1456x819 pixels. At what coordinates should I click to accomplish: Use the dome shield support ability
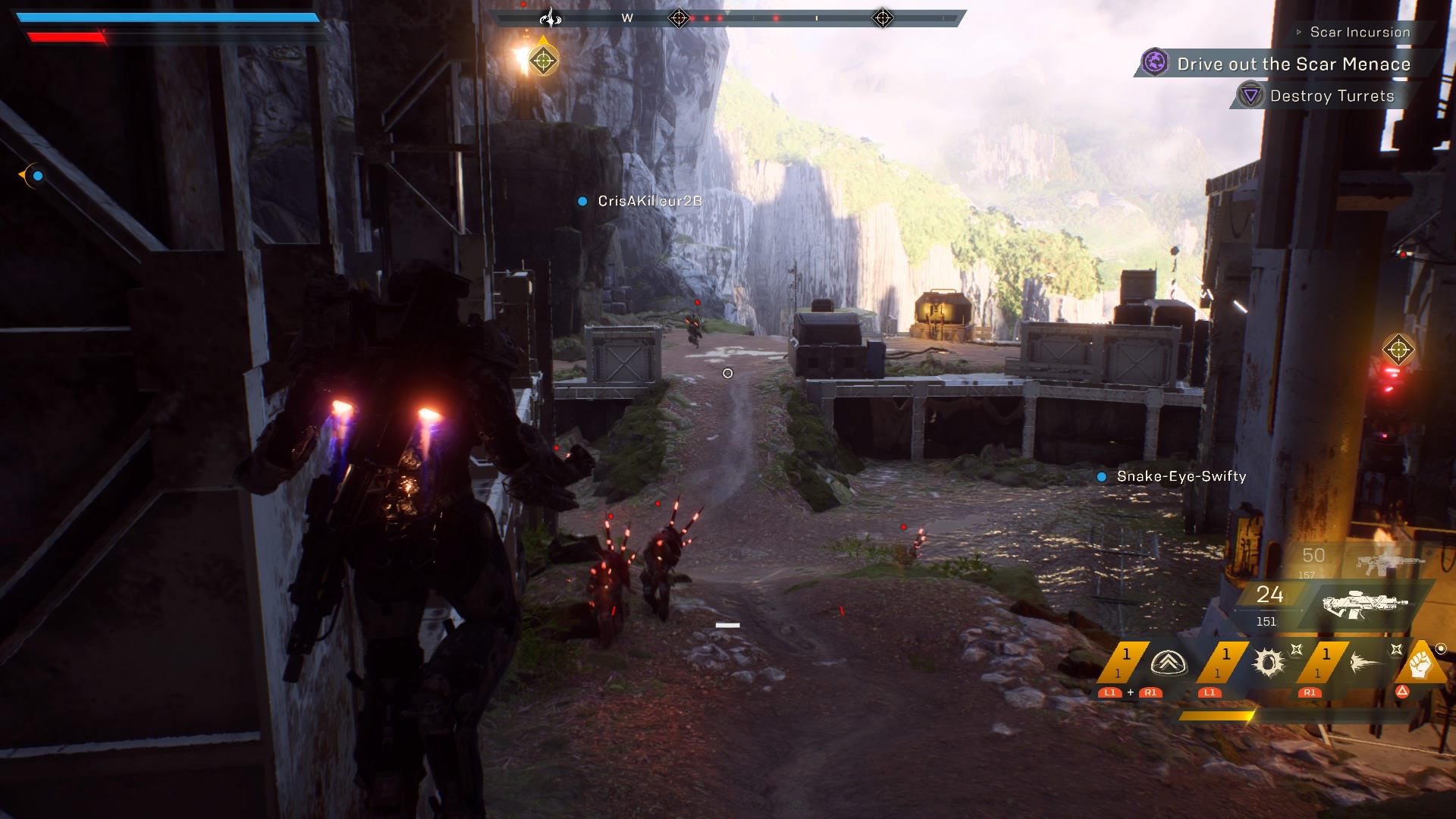(x=1168, y=664)
